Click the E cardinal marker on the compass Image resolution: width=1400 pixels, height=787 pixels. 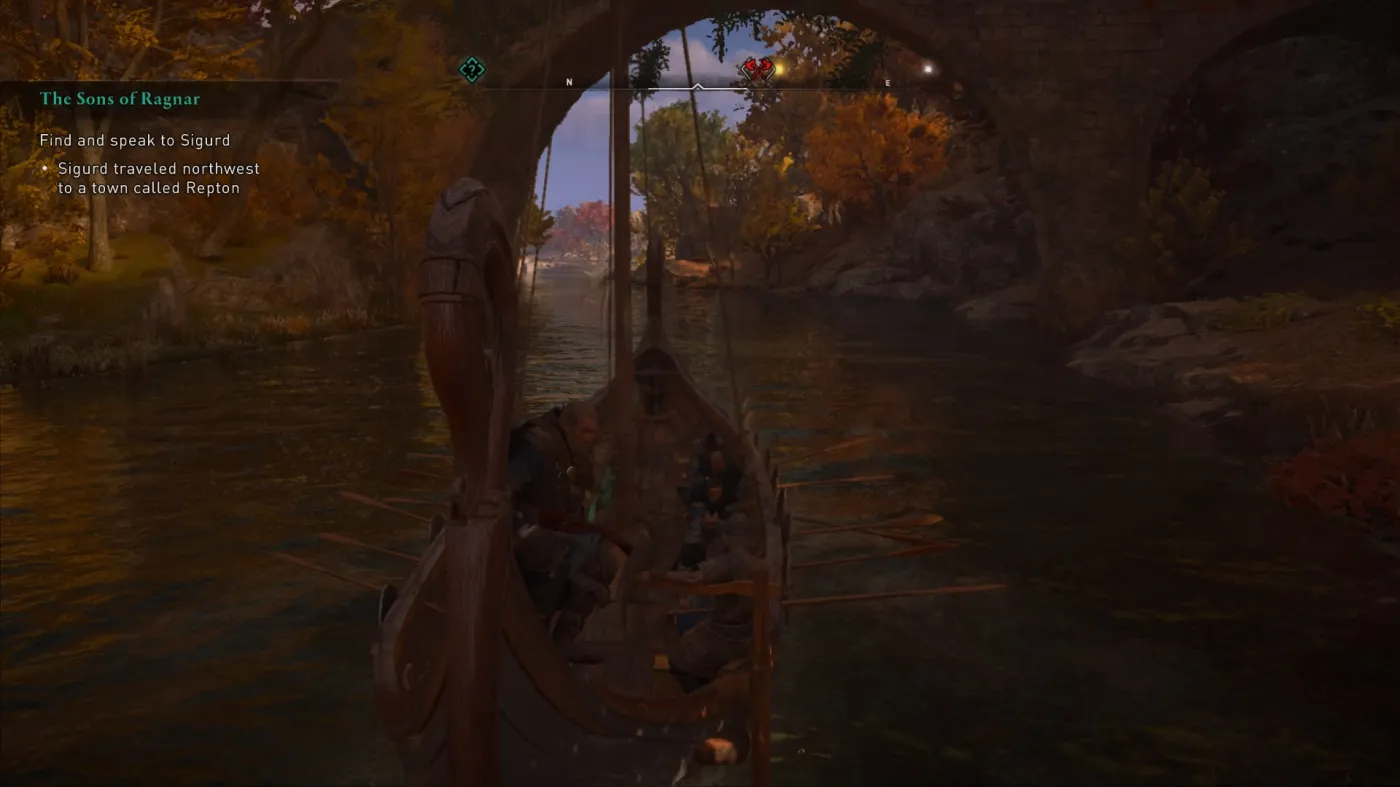(887, 83)
